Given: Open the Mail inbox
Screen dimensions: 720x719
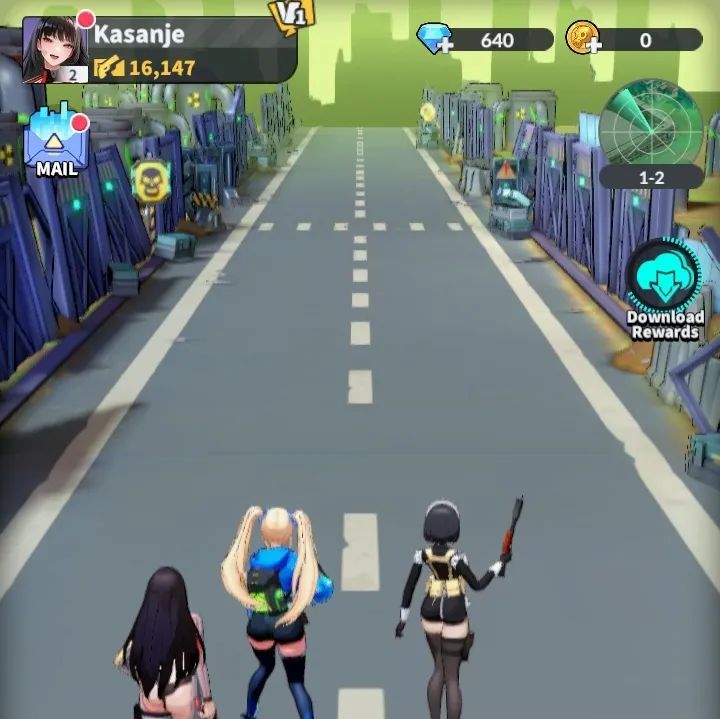Looking at the screenshot, I should pyautogui.click(x=56, y=142).
